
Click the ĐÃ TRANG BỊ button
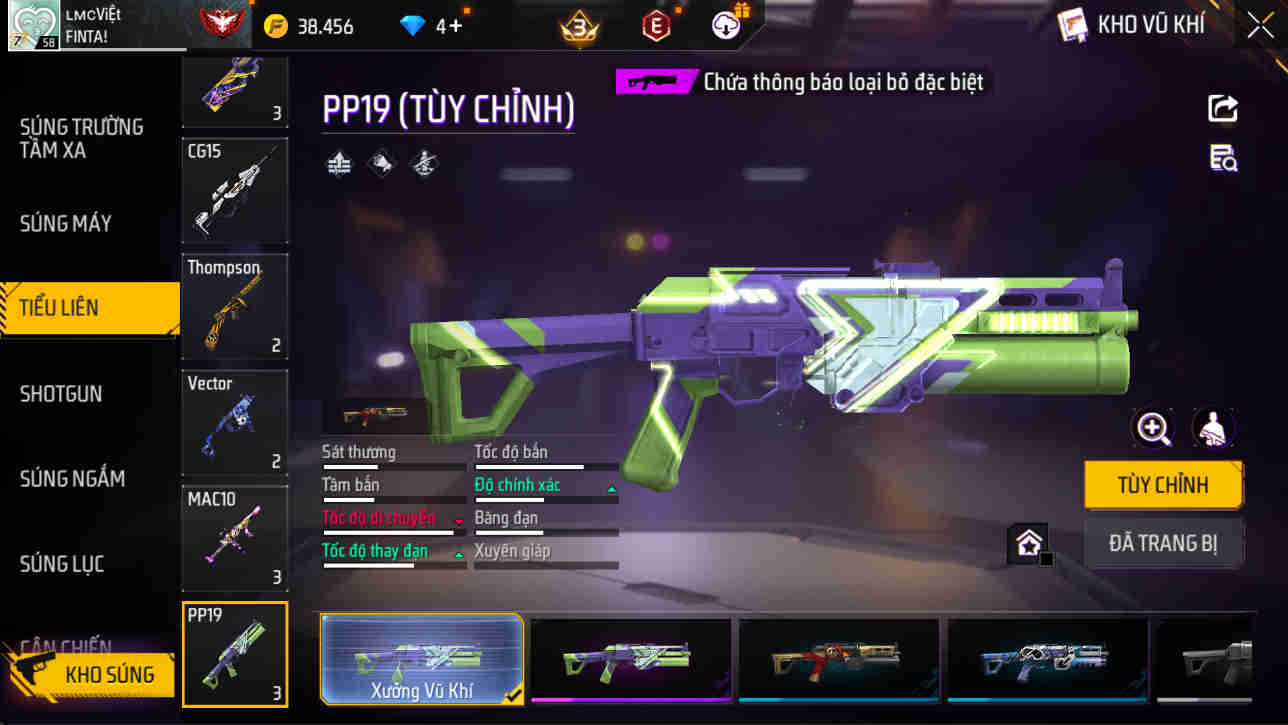tap(1163, 543)
